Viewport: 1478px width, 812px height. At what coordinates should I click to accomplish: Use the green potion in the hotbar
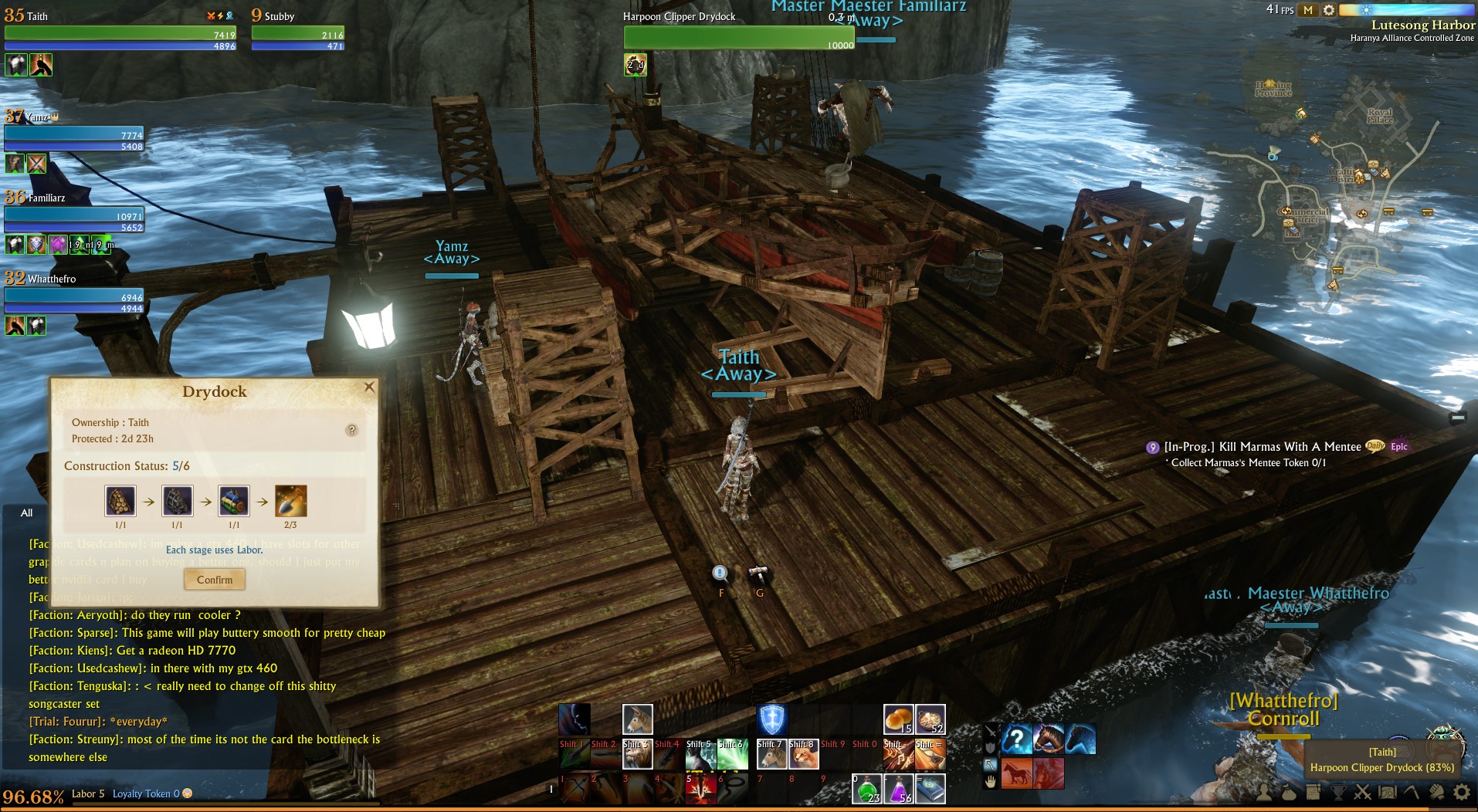tap(866, 789)
